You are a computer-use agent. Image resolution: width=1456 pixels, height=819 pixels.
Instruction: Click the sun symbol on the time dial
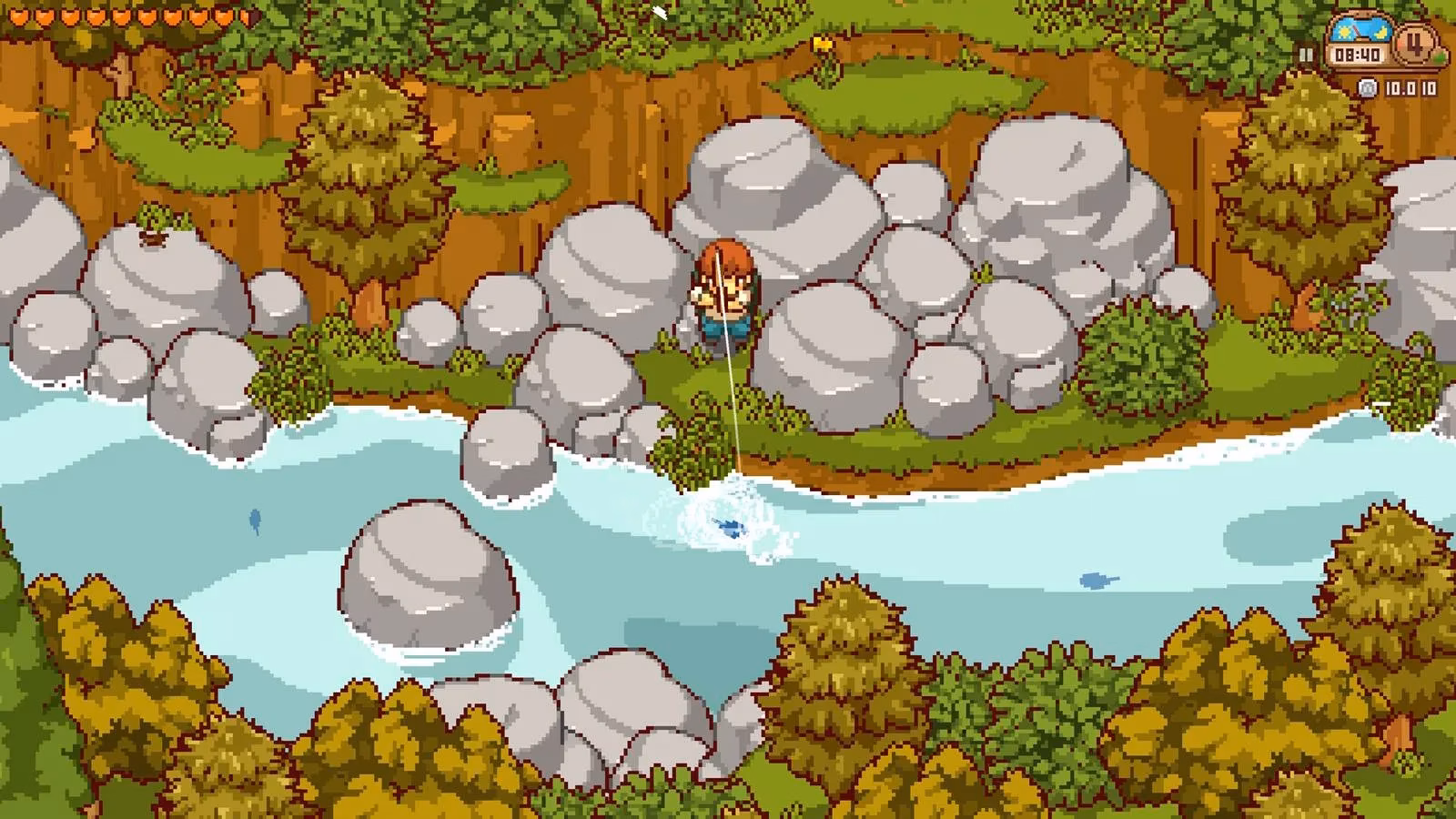click(x=1344, y=32)
